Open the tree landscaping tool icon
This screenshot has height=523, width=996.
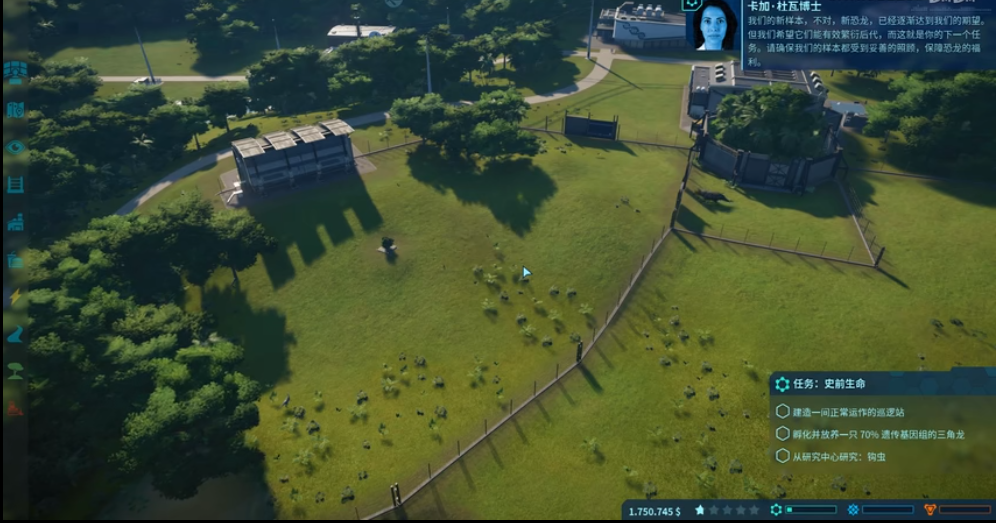[15, 371]
